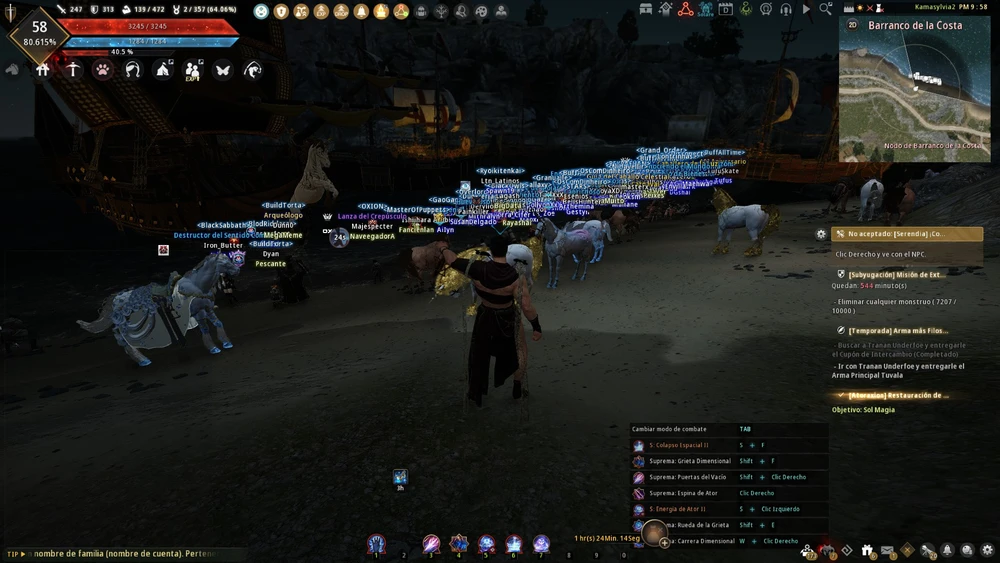
Task: Click the quest tracker gear settings icon
Action: click(821, 234)
